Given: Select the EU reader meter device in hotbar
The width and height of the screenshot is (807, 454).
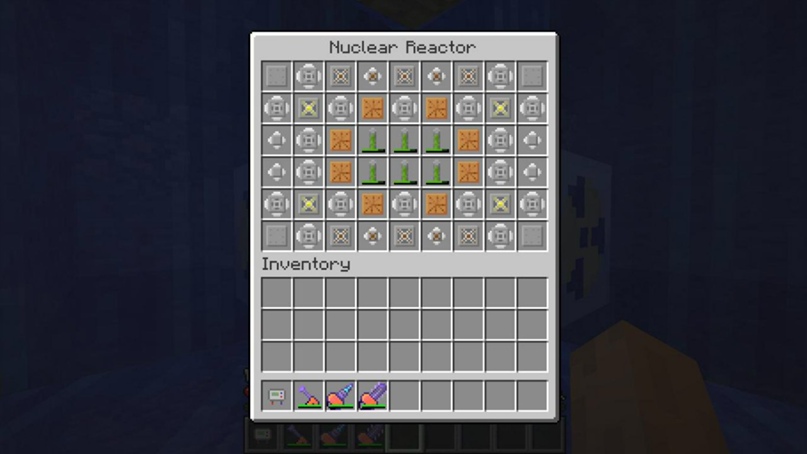Looking at the screenshot, I should tap(277, 396).
